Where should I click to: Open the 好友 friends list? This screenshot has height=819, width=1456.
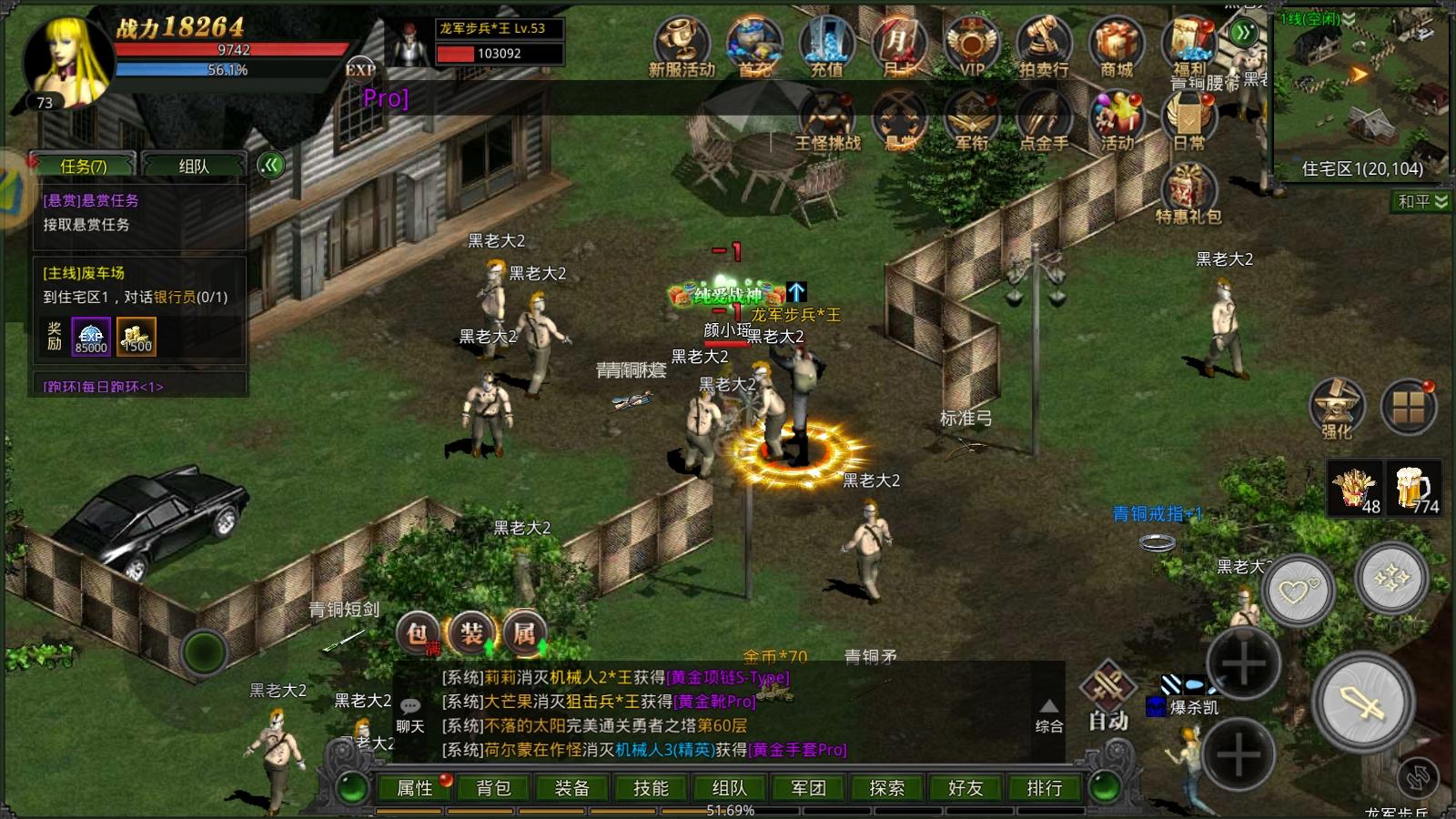tap(966, 788)
